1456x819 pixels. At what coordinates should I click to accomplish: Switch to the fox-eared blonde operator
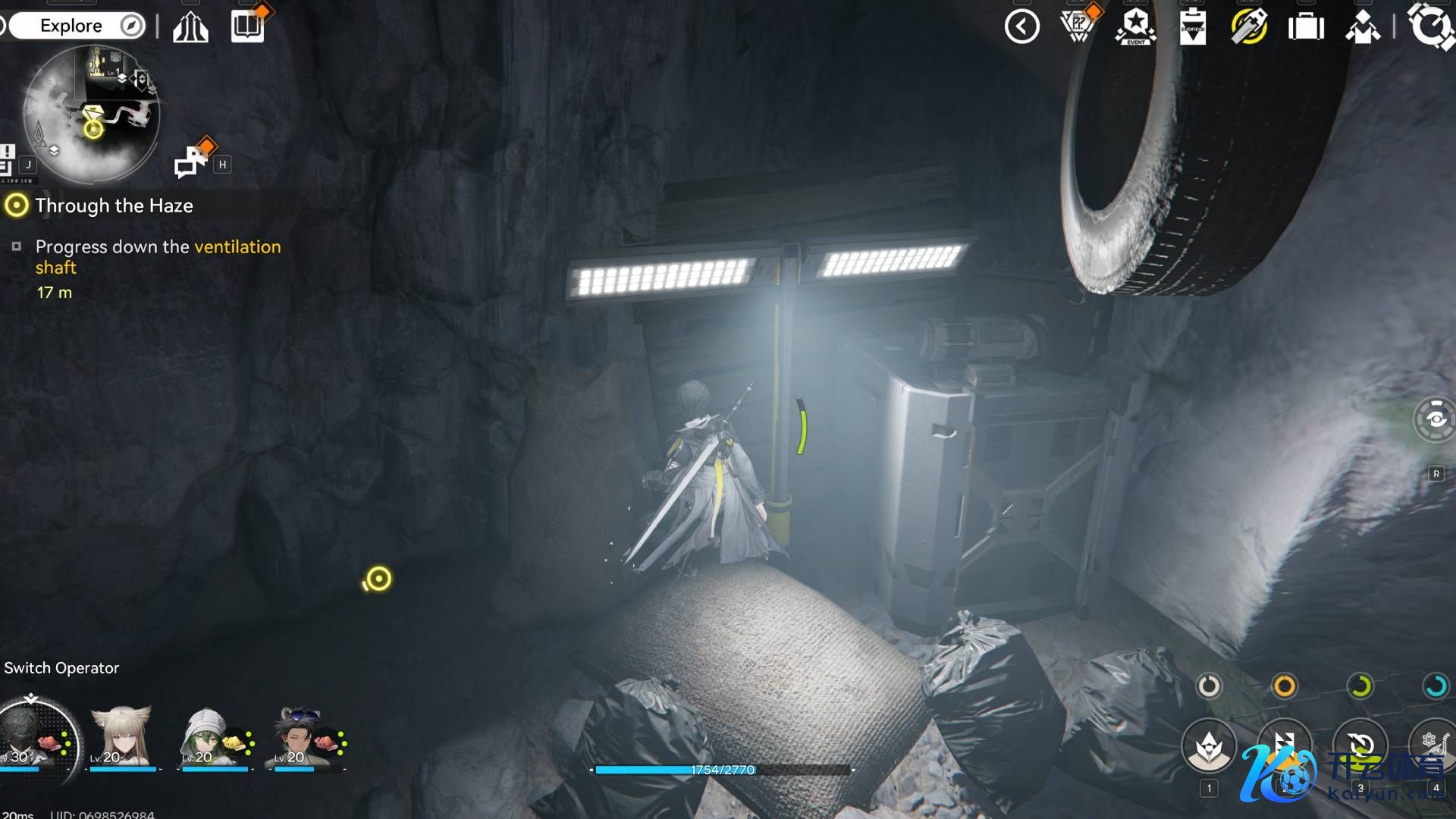tap(121, 737)
